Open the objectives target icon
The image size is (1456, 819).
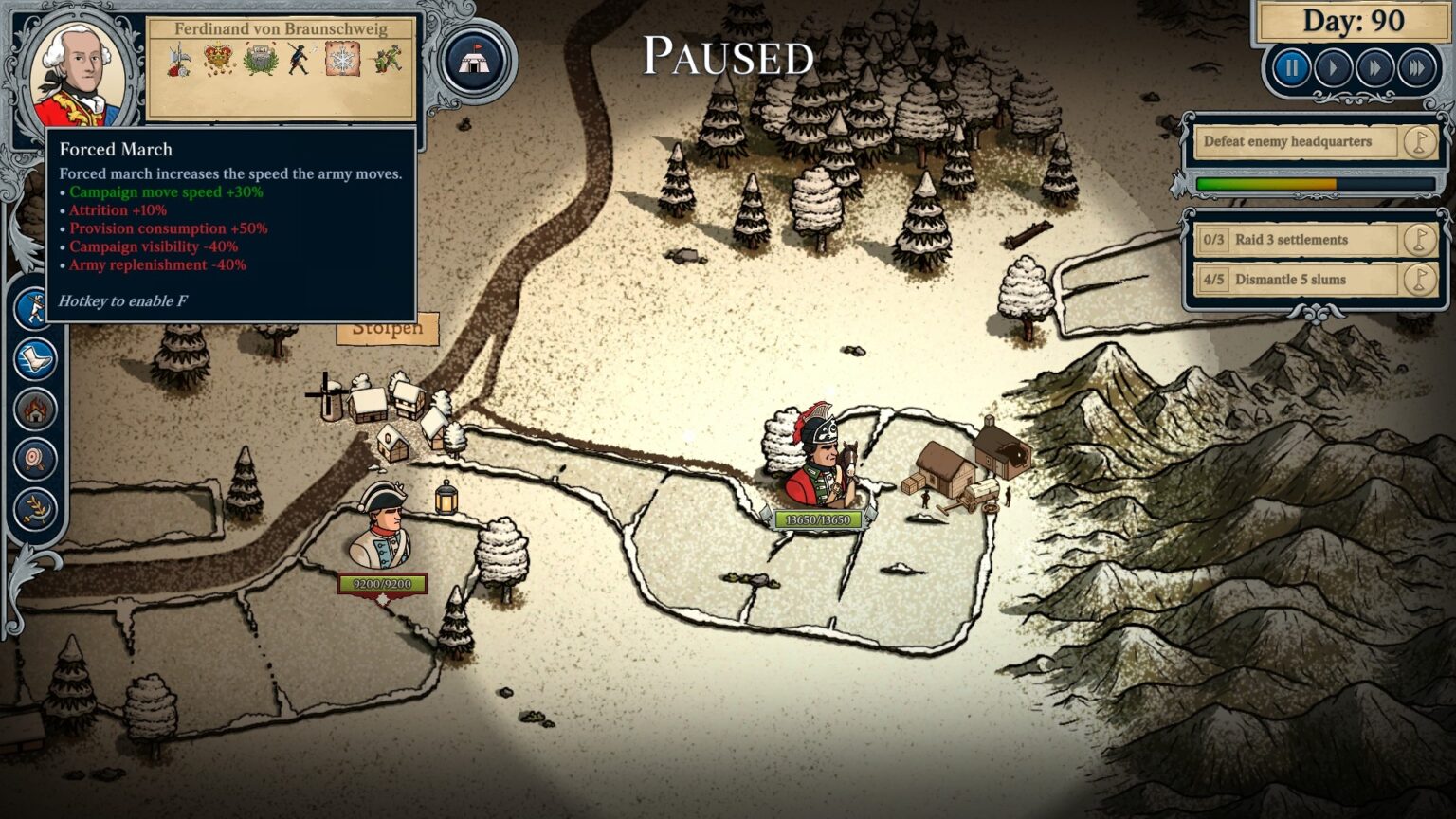tap(34, 459)
